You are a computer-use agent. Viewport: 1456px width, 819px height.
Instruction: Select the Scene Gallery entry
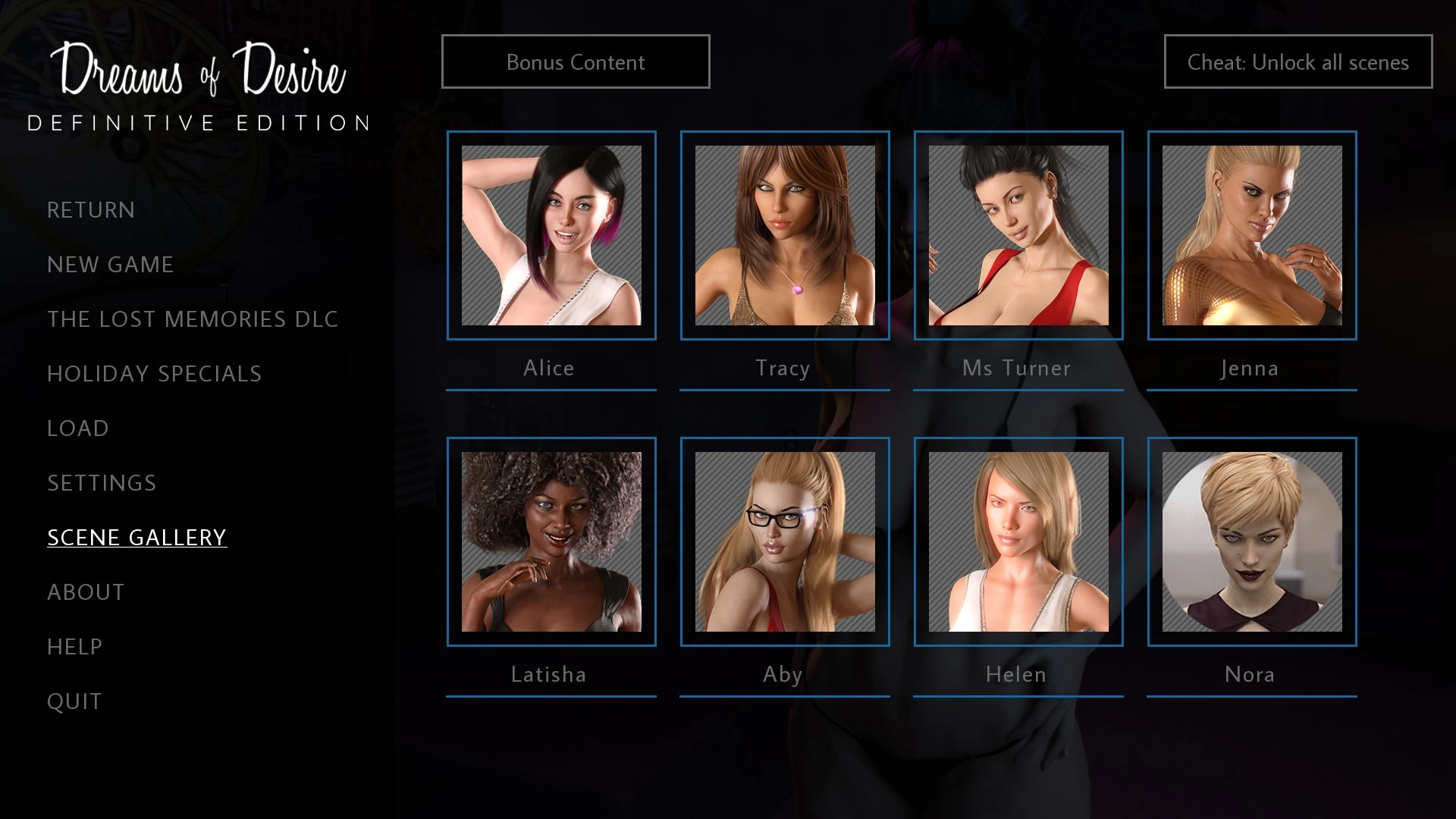137,538
